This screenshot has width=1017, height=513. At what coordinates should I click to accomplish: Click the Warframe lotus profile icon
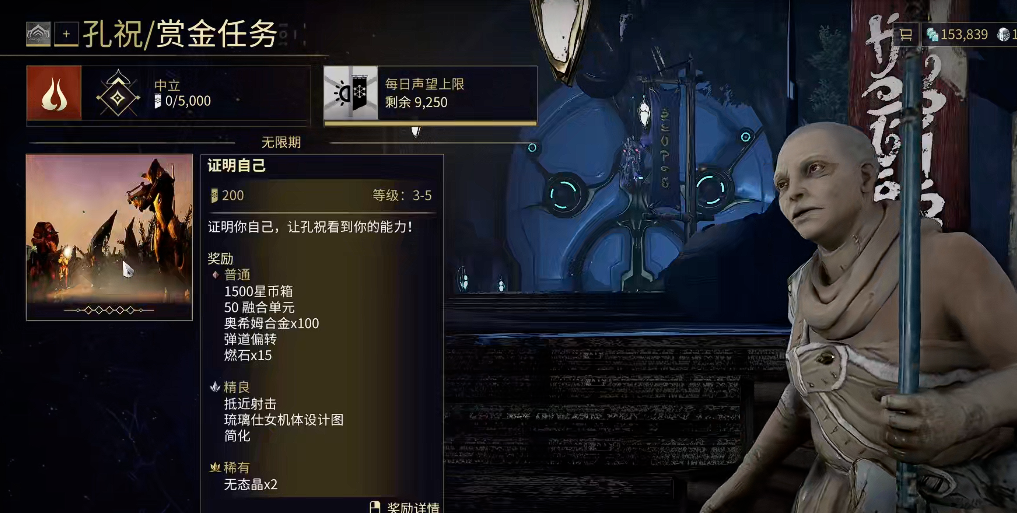coord(38,34)
